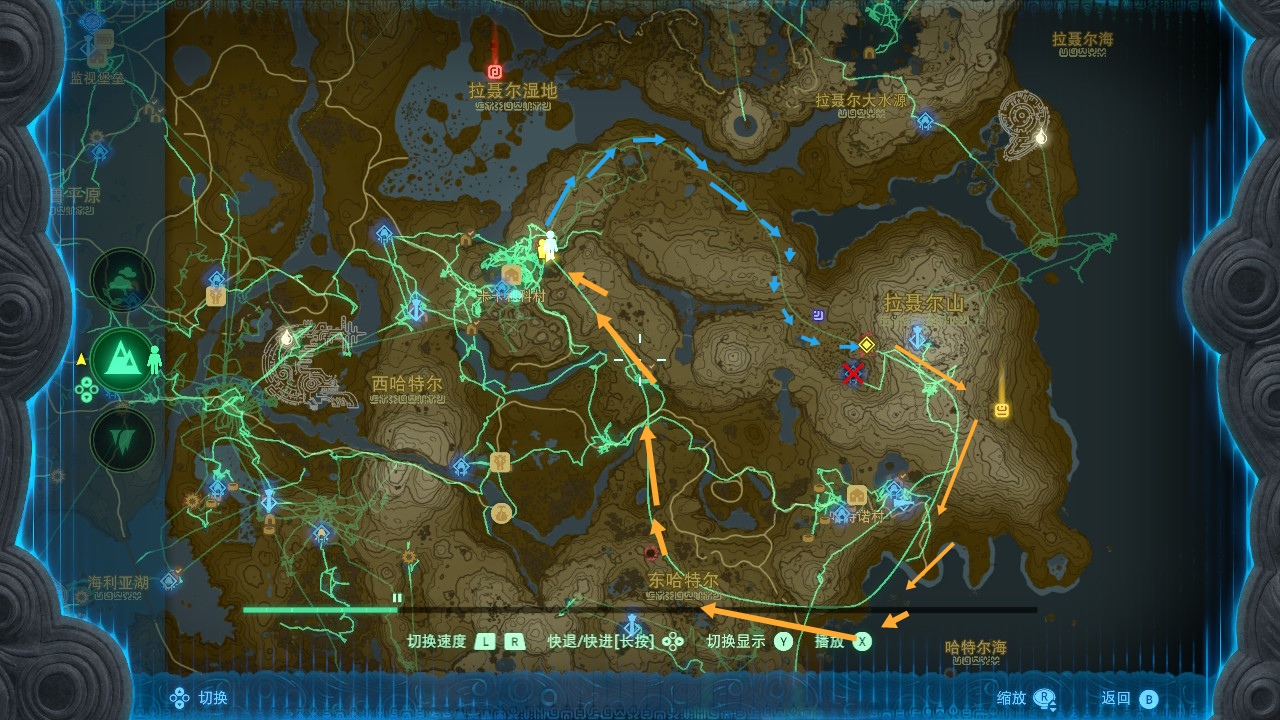Select the glowing yellow pin marker
This screenshot has height=720, width=1280.
1001,410
